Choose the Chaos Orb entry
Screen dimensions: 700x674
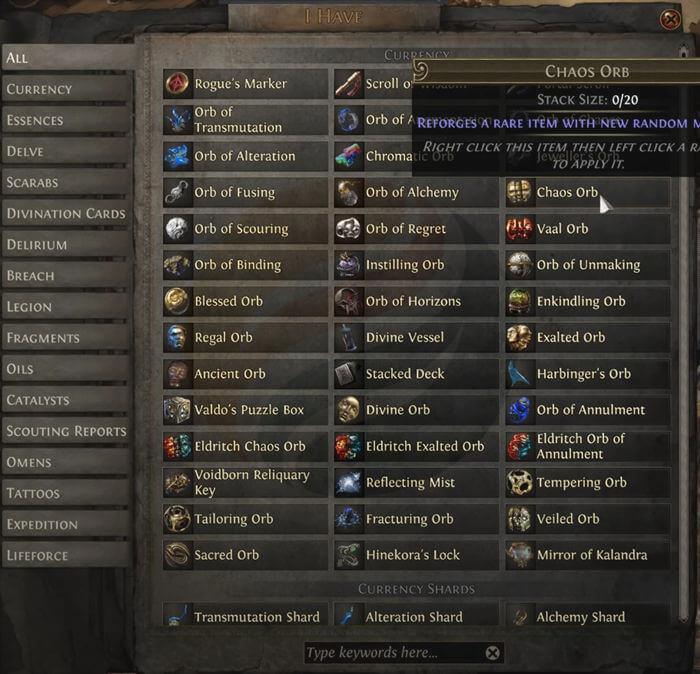(x=587, y=192)
